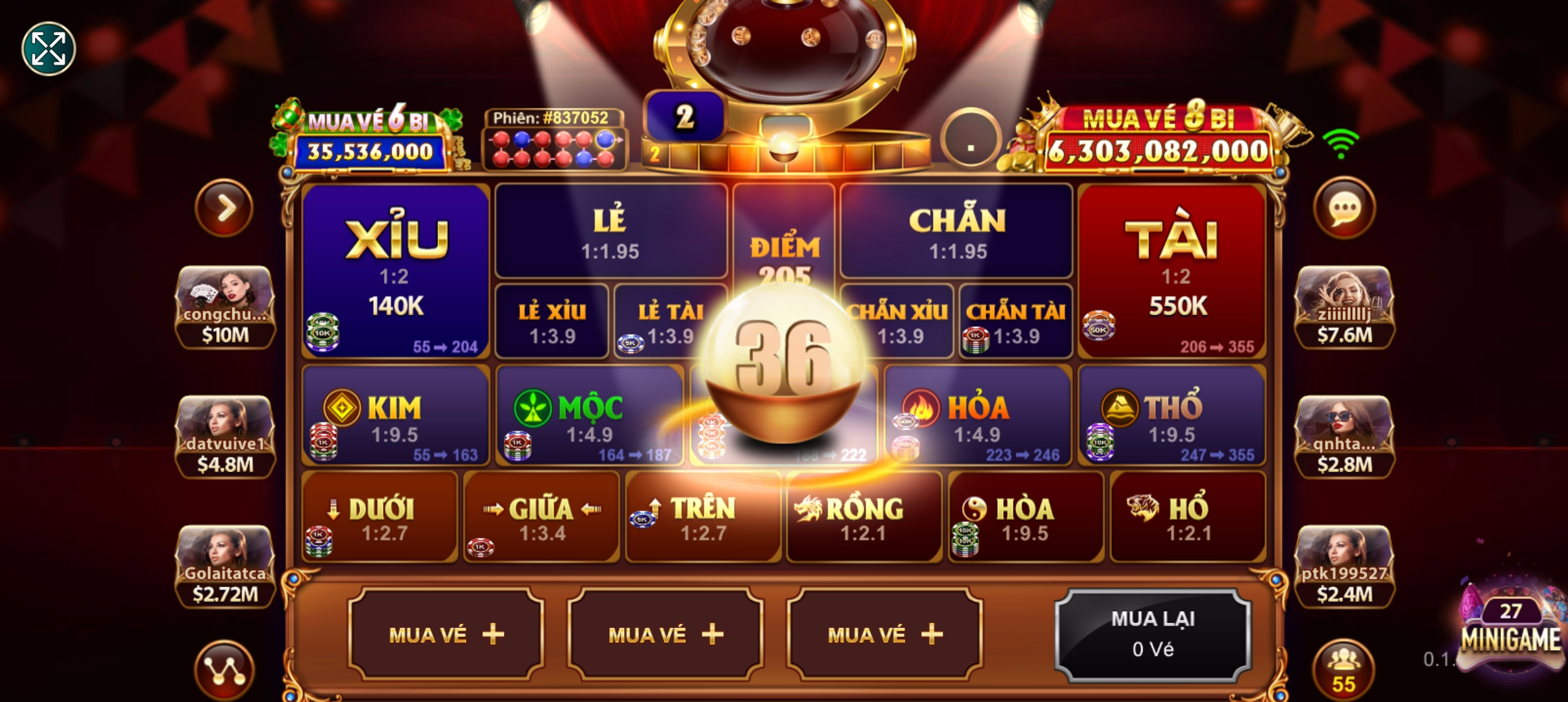Switch to the CHẴN bet section
The image size is (1568, 702).
click(x=956, y=227)
